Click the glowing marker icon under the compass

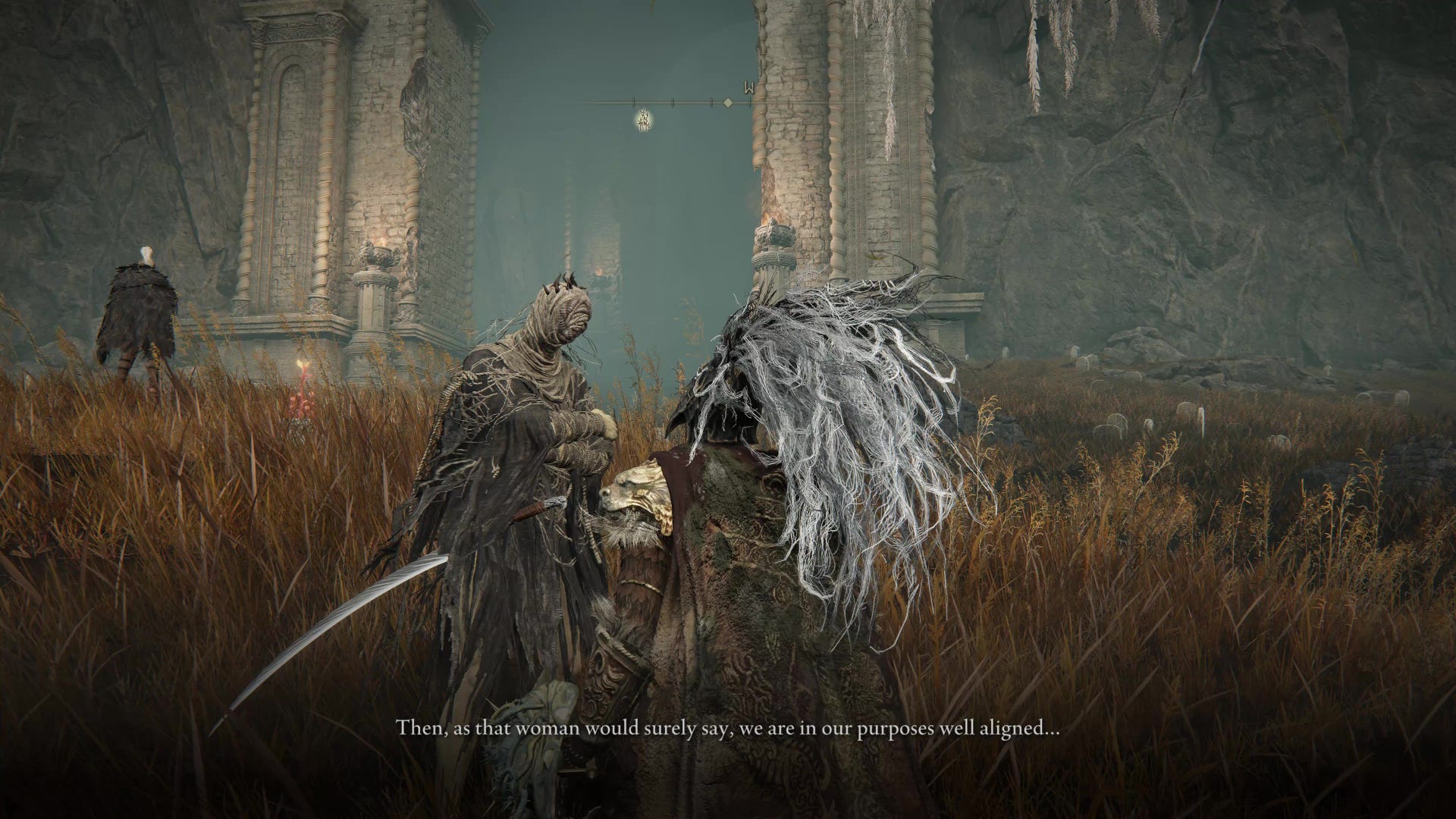click(x=645, y=120)
